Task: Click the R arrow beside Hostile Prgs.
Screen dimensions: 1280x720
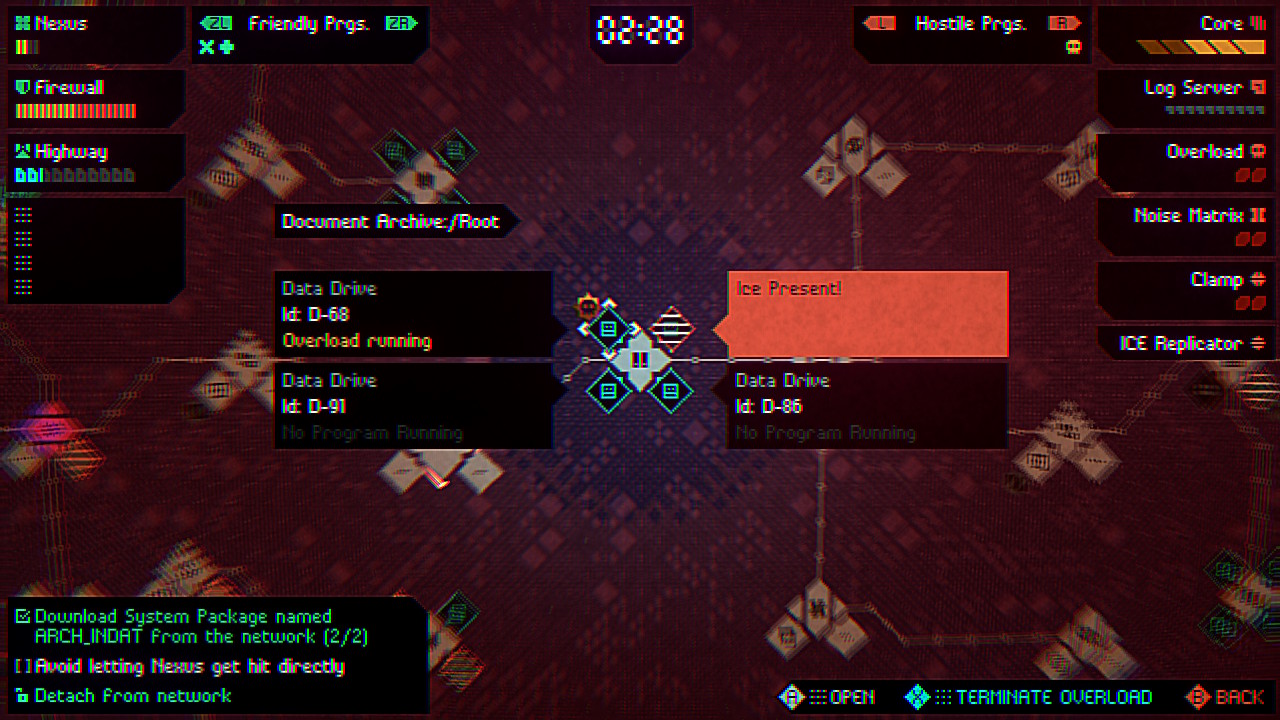Action: tap(1065, 22)
